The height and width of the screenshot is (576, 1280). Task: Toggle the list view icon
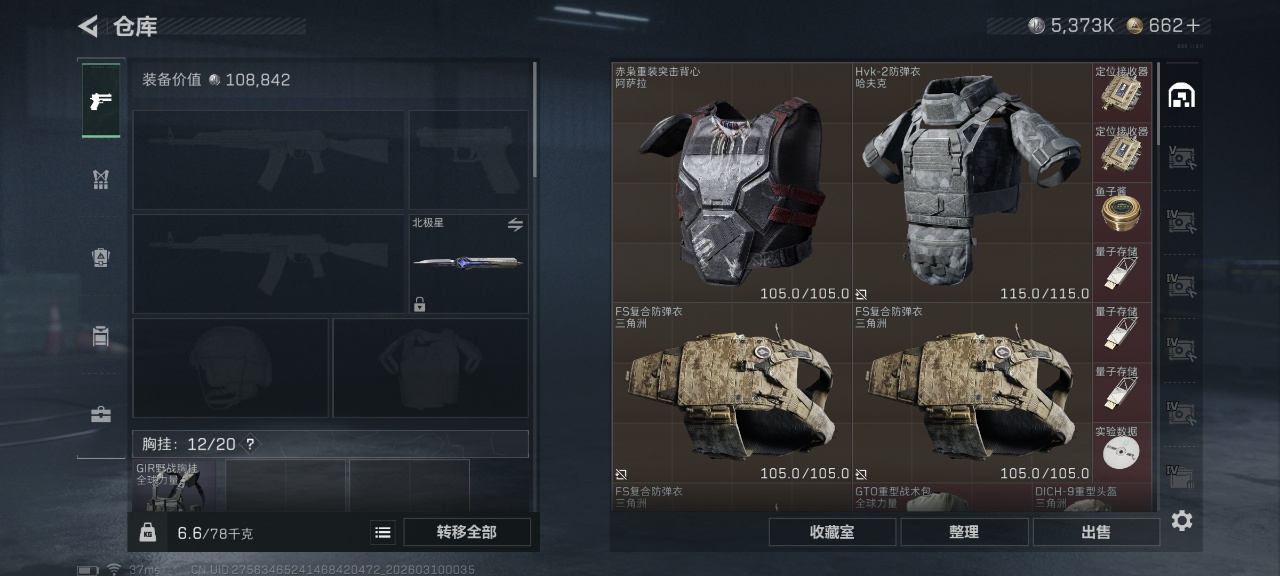tap(382, 532)
